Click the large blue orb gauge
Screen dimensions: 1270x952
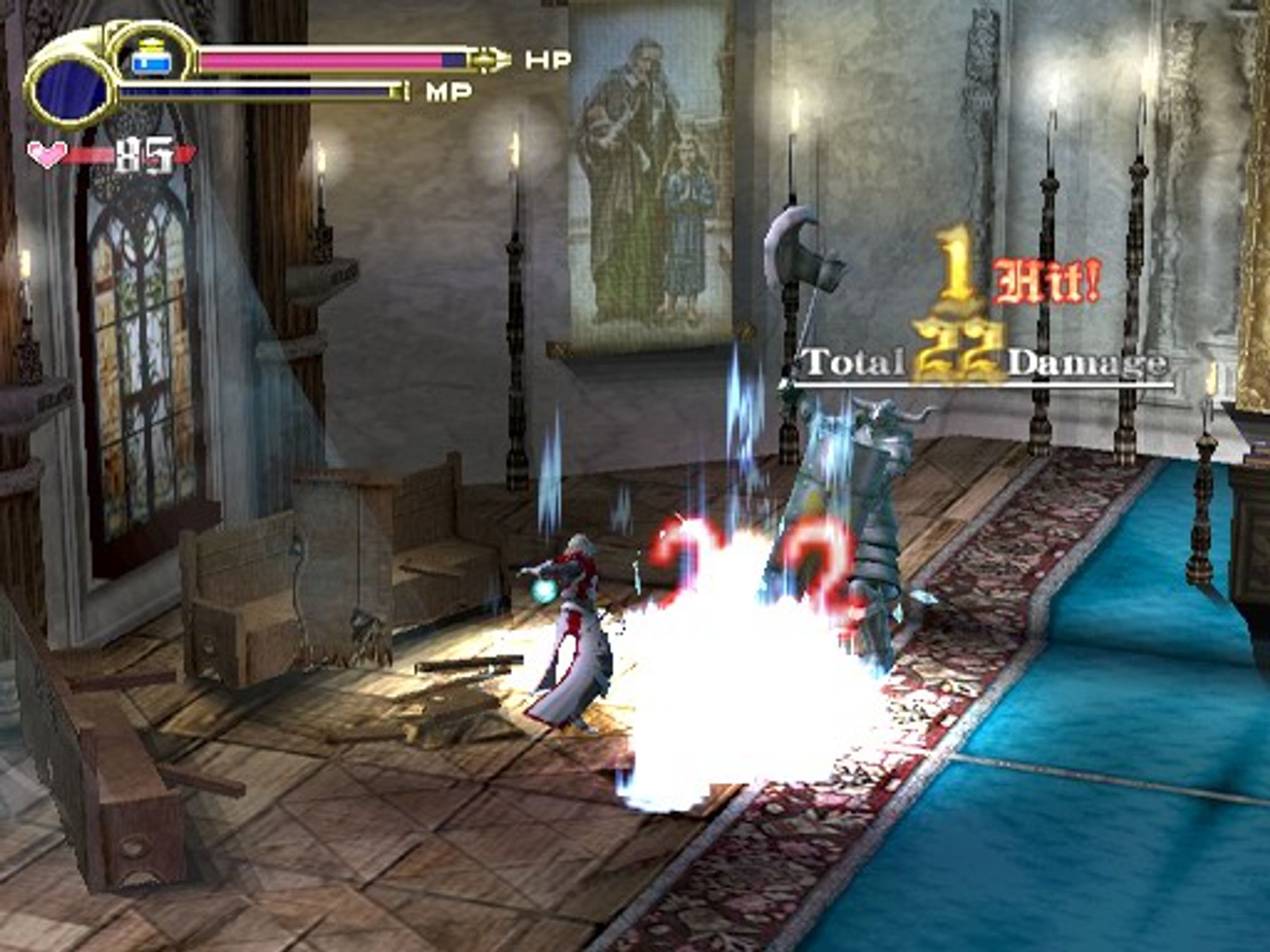70,93
